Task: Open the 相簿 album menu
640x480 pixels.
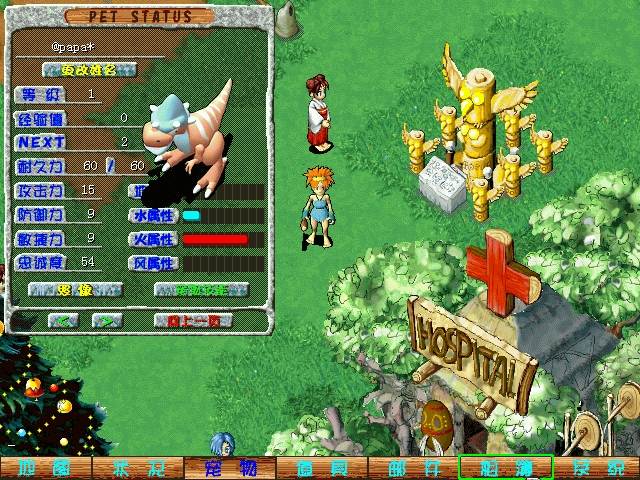Action: click(505, 468)
